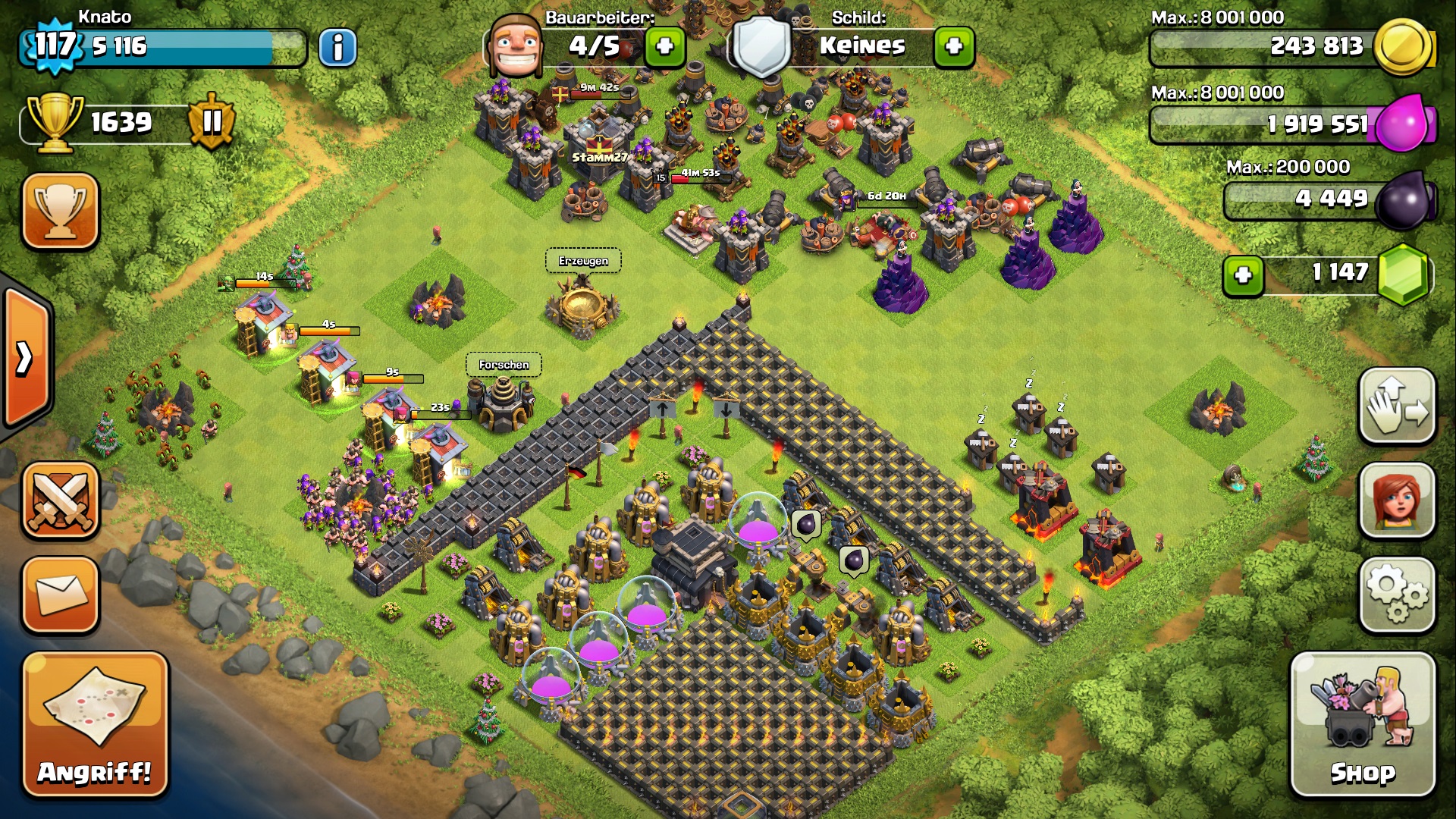Image resolution: width=1456 pixels, height=819 pixels.
Task: Tap the Erzeugen label above the cauldron
Action: (583, 261)
